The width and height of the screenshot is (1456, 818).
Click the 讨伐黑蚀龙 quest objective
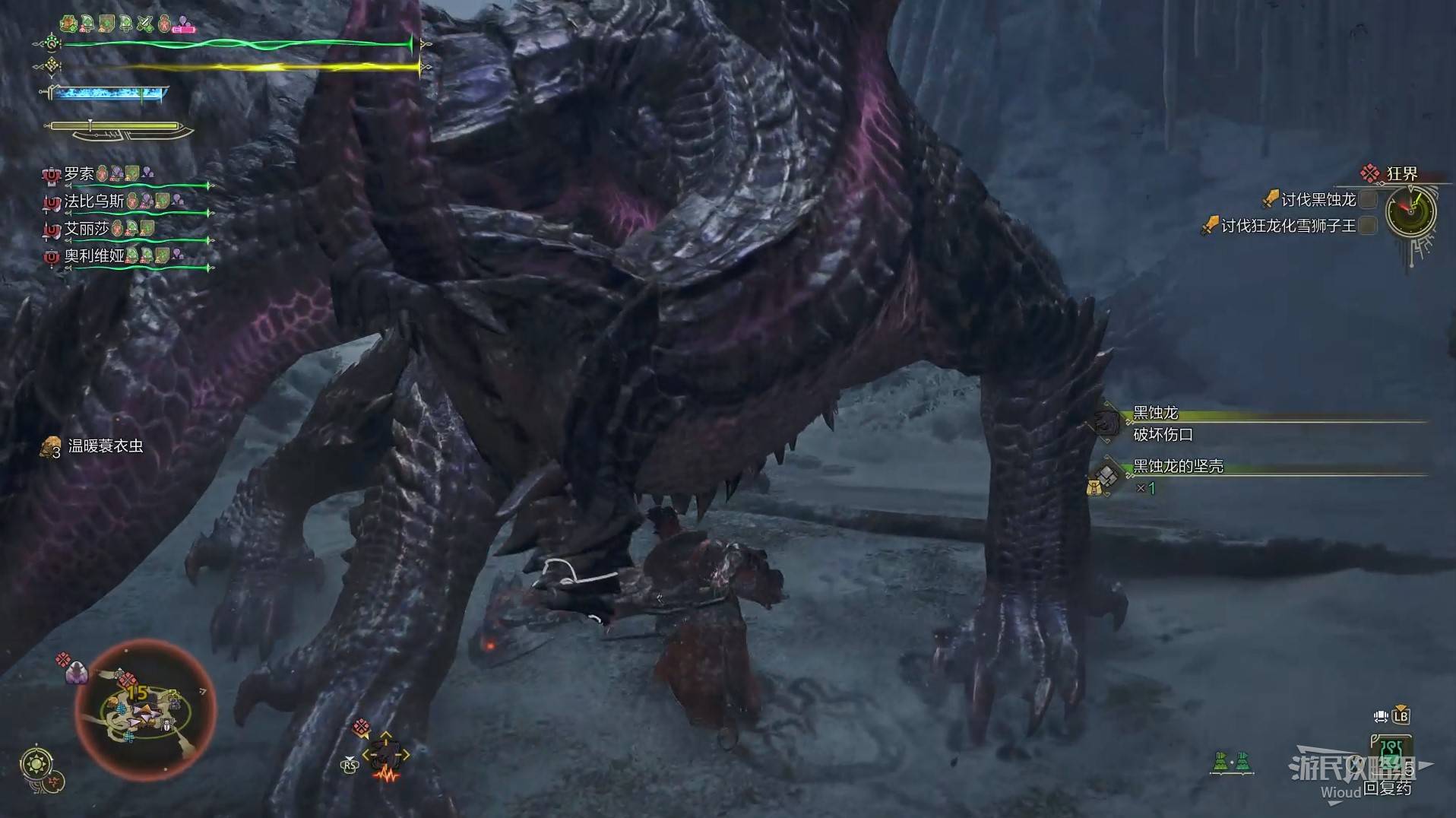tap(1318, 200)
